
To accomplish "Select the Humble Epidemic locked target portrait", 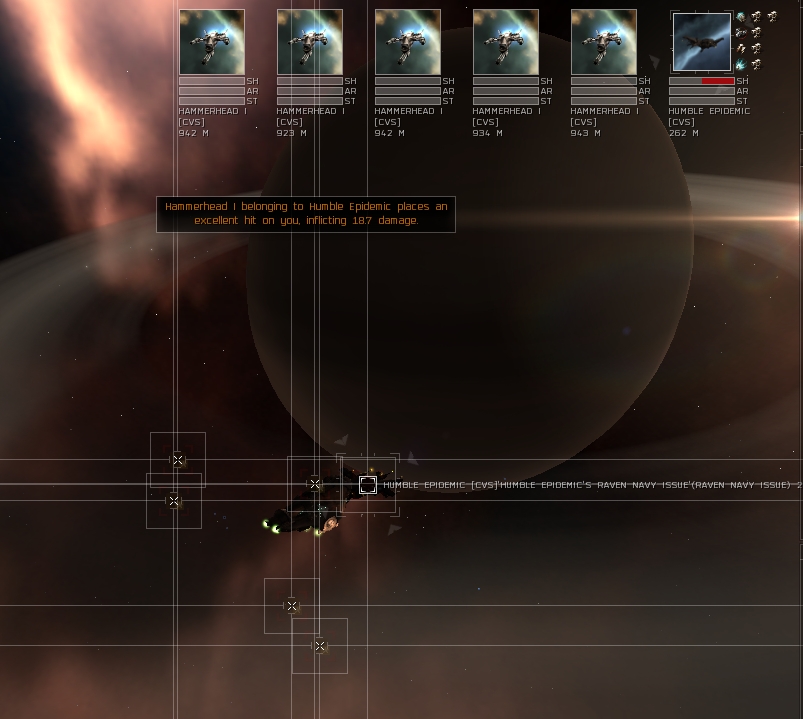I will point(702,42).
